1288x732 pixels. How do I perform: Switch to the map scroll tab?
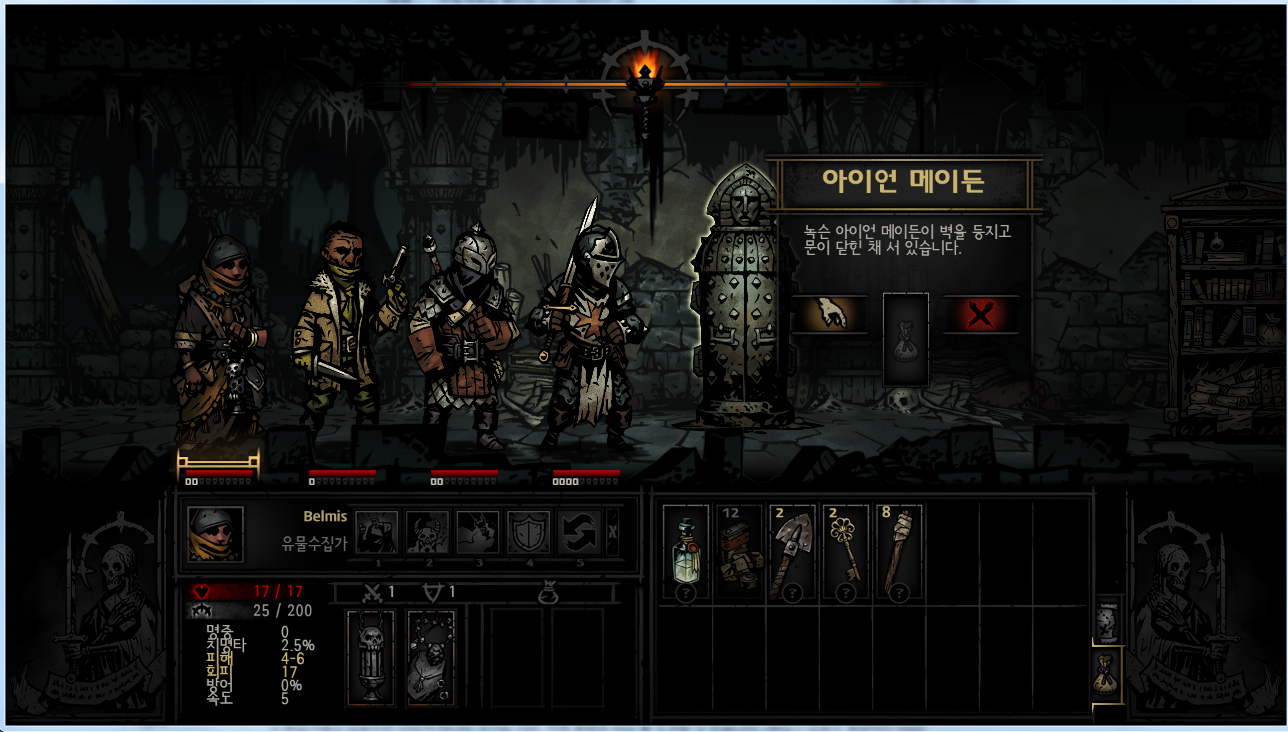[x=1108, y=621]
